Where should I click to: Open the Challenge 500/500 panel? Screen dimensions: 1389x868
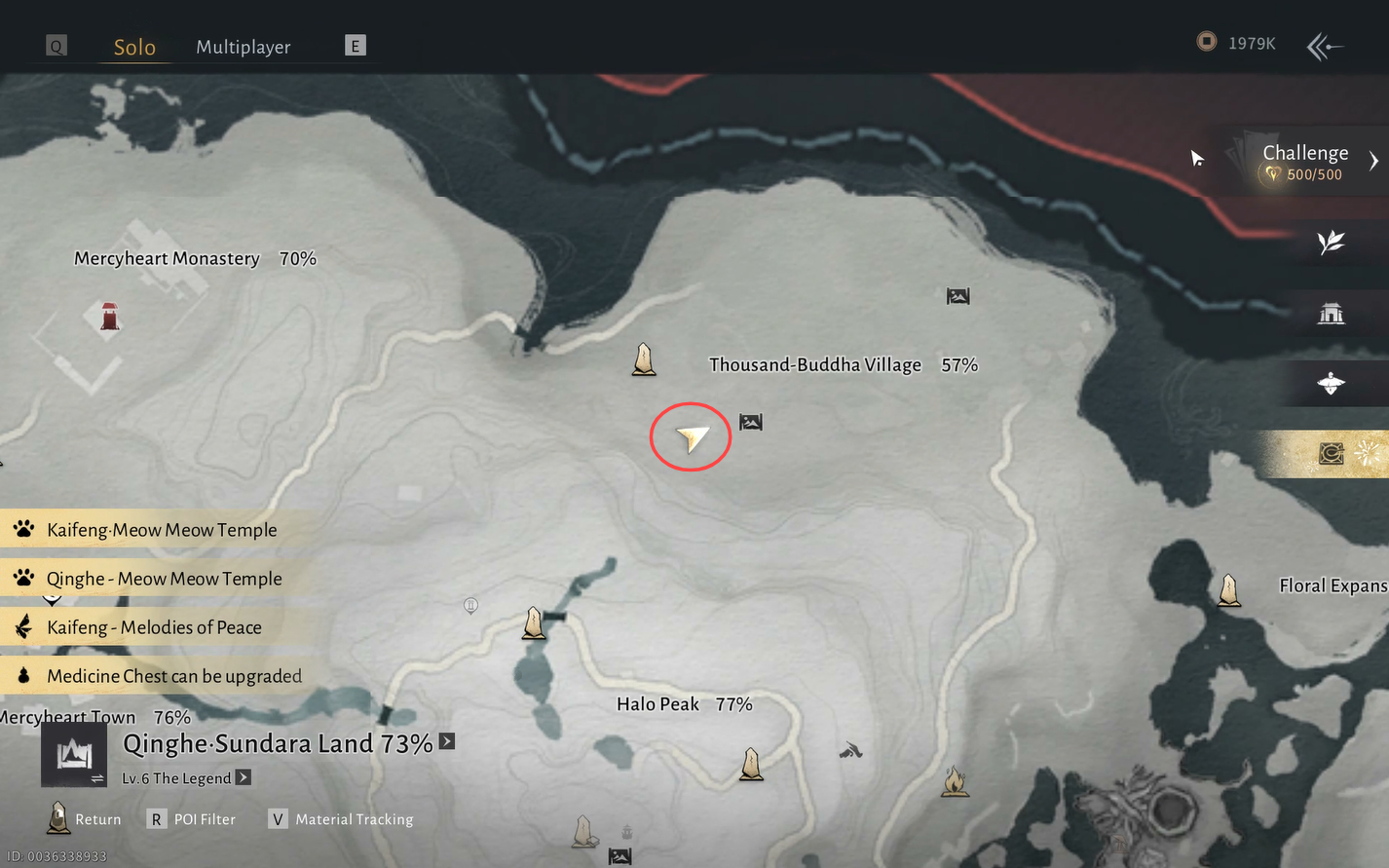[x=1305, y=162]
